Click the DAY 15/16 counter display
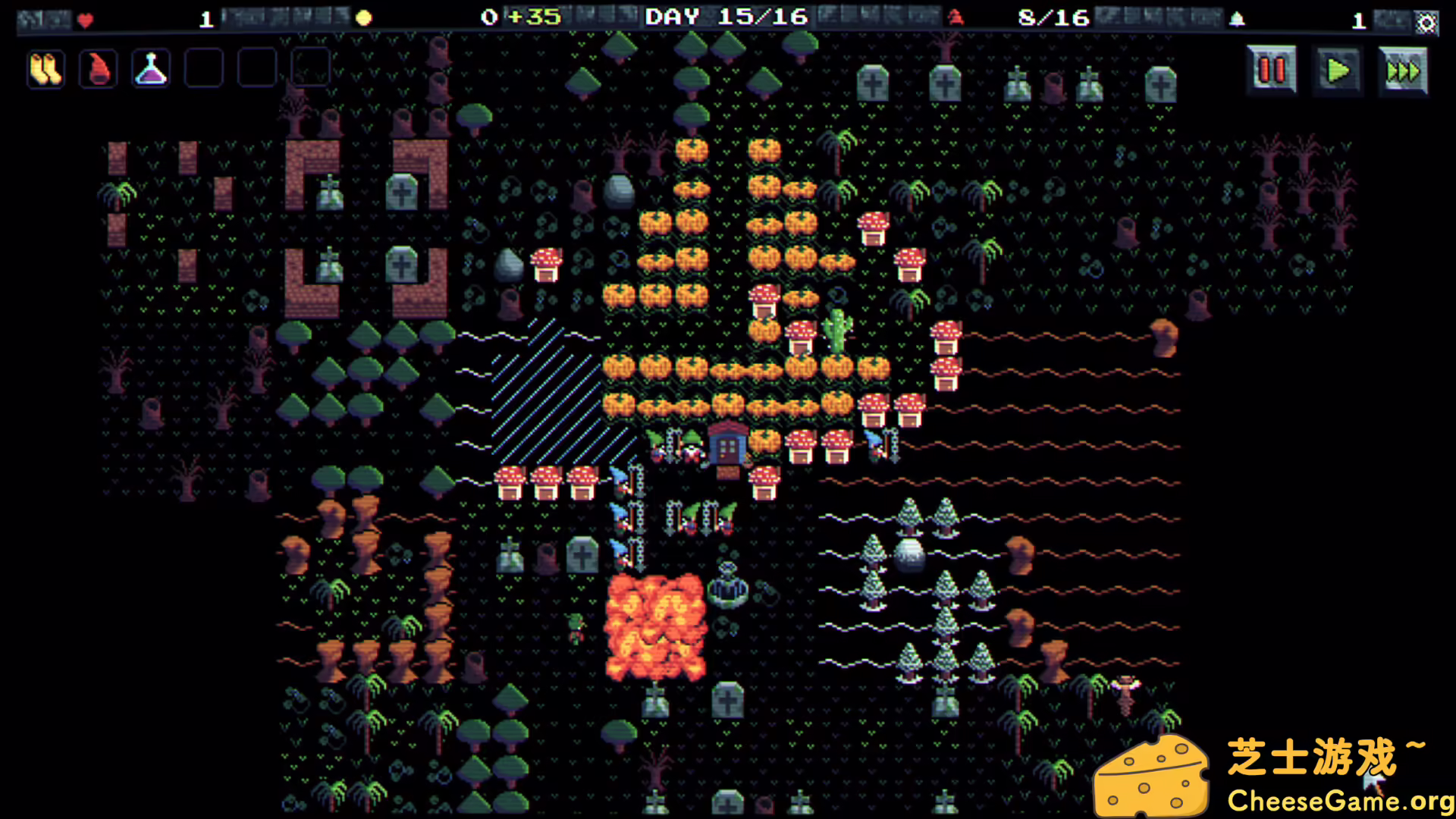Image resolution: width=1456 pixels, height=819 pixels. (726, 17)
